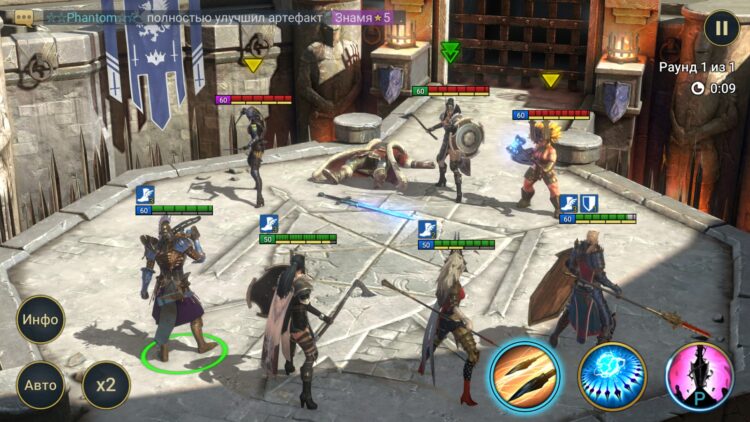This screenshot has width=750, height=422.
Task: Toggle Авто auto-battle mode
Action: 41,384
